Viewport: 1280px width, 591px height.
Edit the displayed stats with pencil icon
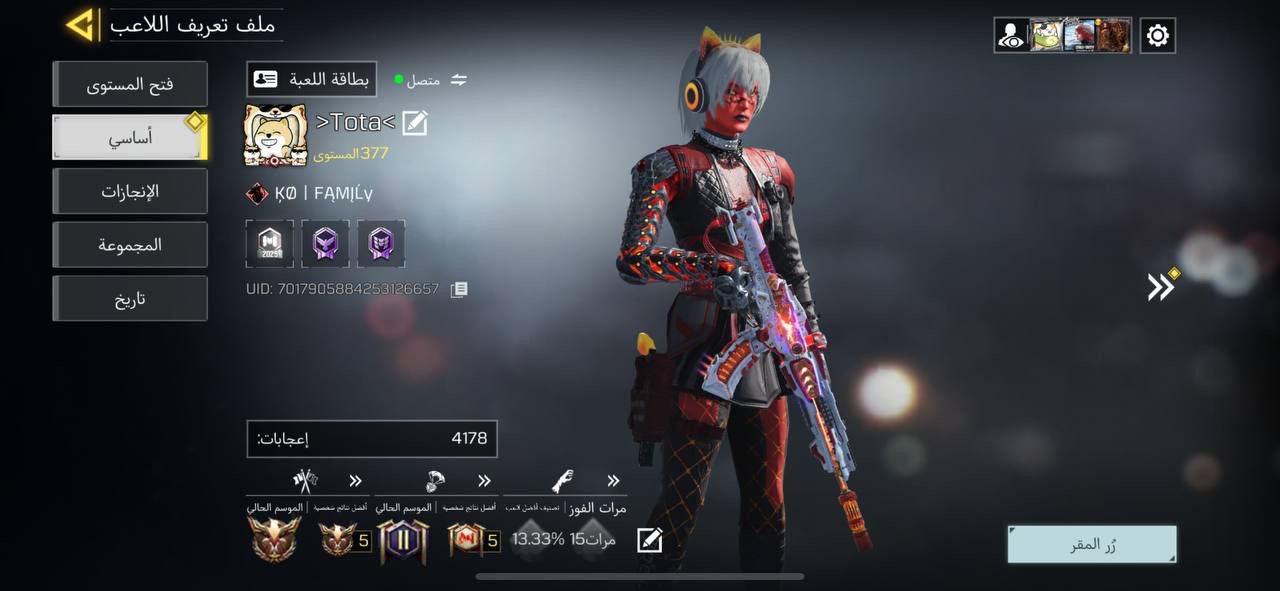click(x=649, y=540)
